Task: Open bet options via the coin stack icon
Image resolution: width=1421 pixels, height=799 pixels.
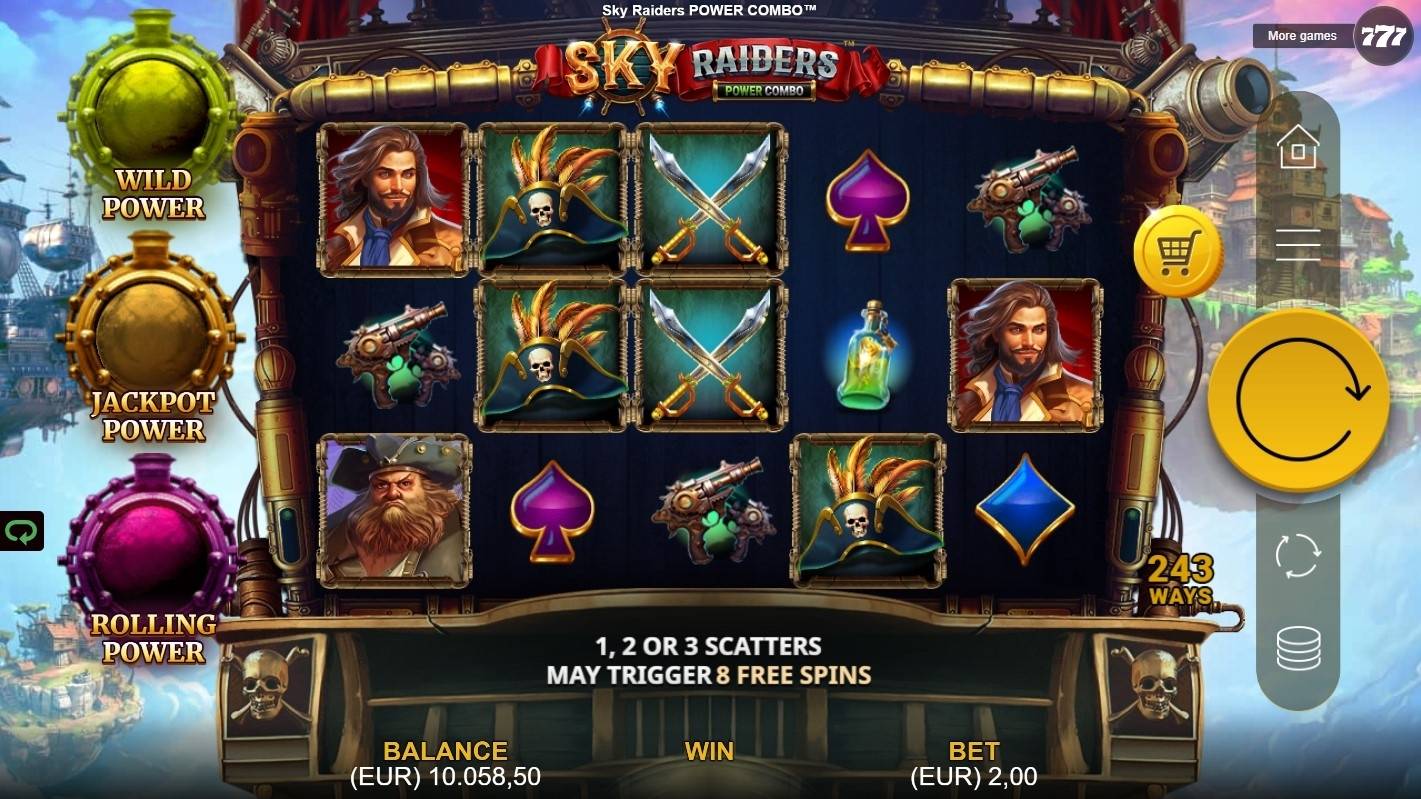Action: tap(1297, 648)
